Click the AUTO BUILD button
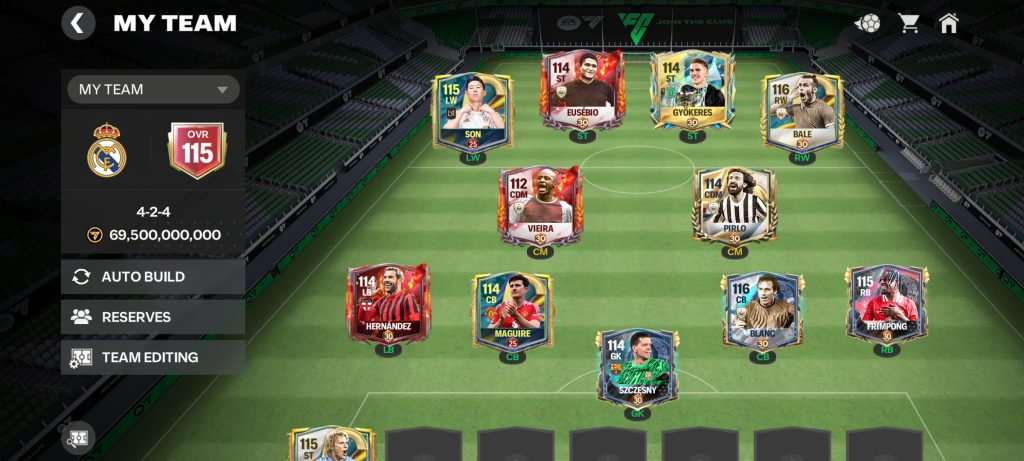Image resolution: width=1024 pixels, height=461 pixels. 153,277
